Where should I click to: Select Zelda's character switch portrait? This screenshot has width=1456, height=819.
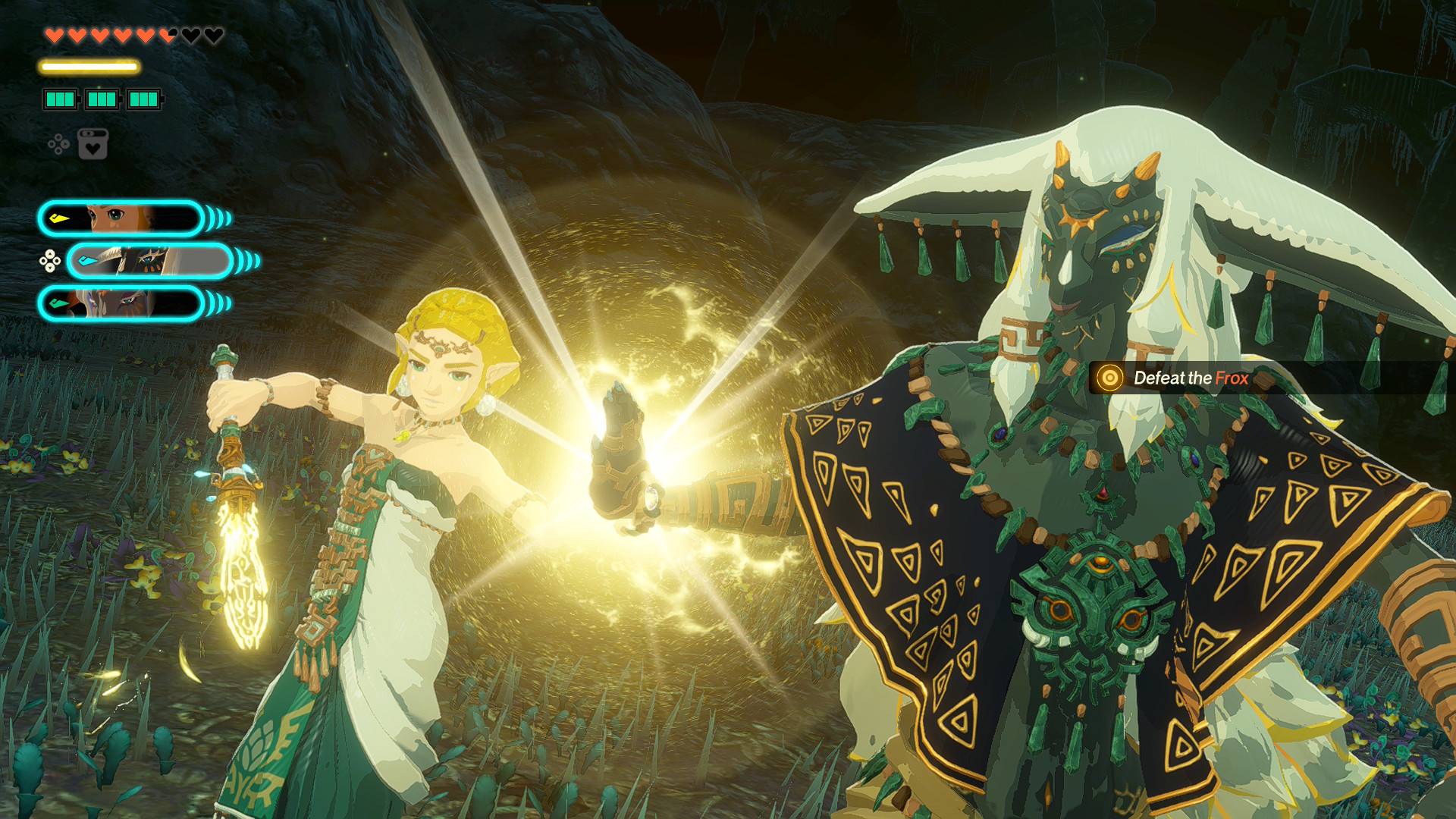(x=121, y=219)
